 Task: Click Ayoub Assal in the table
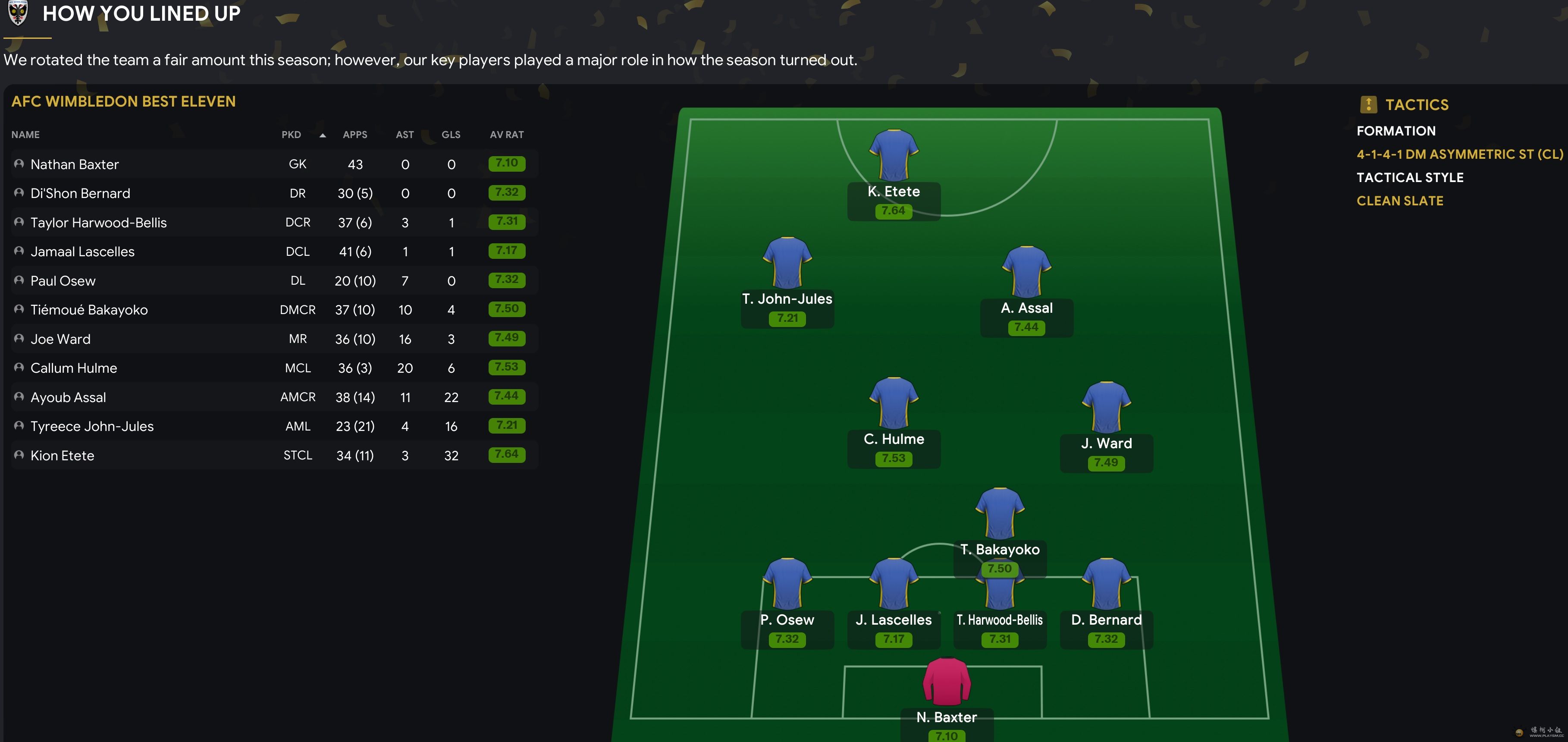coord(68,397)
